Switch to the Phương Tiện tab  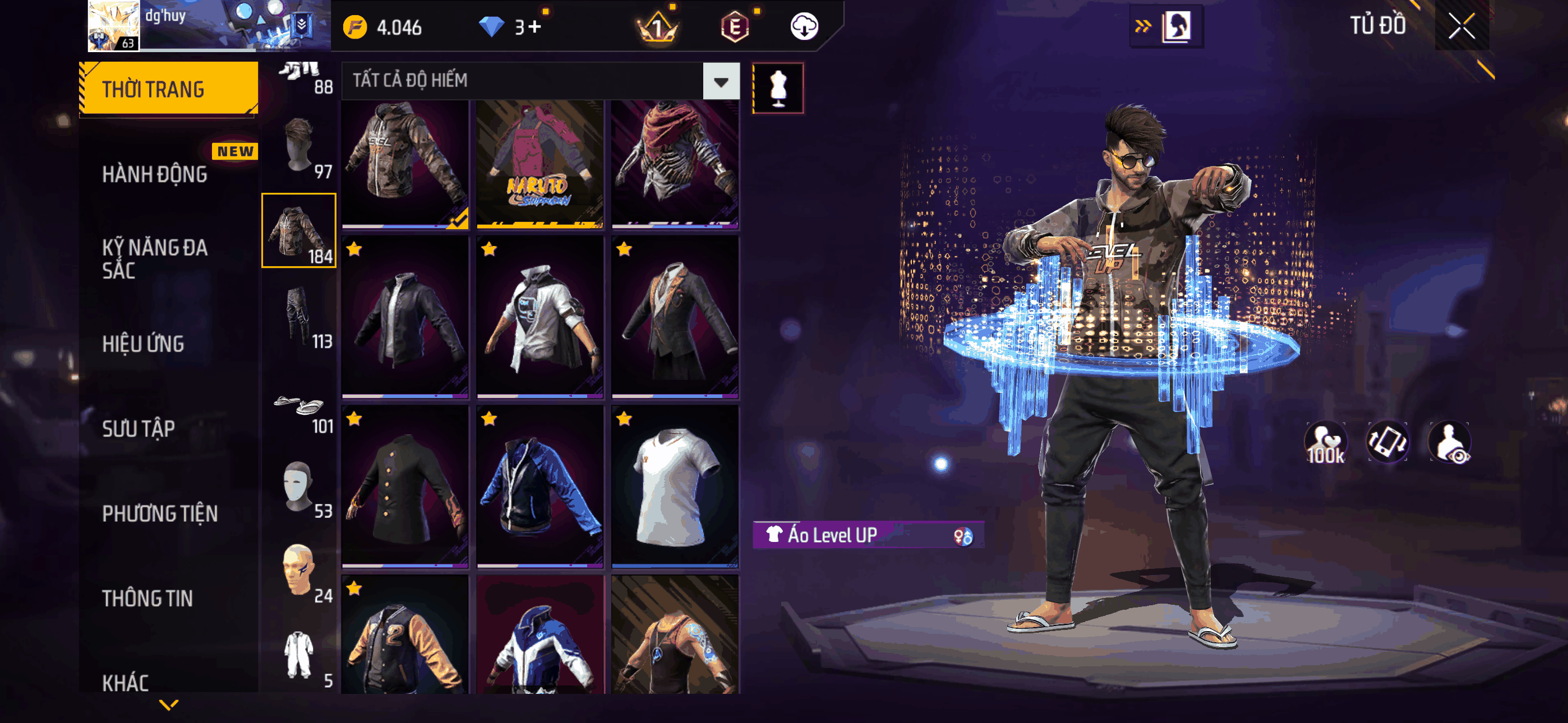click(x=159, y=513)
